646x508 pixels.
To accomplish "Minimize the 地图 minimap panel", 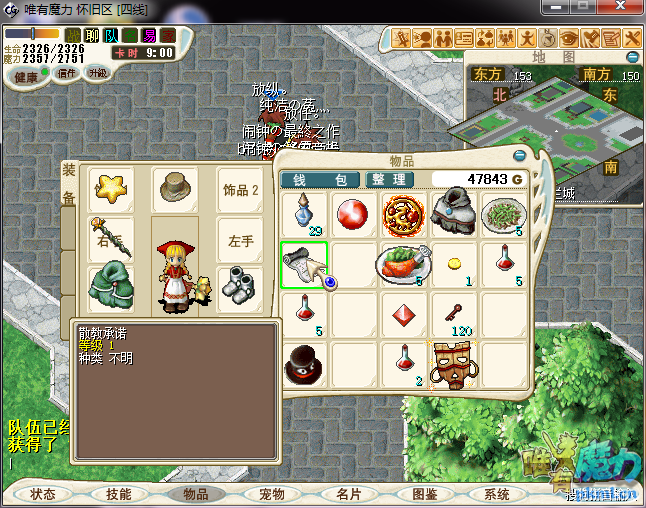I will 632,56.
